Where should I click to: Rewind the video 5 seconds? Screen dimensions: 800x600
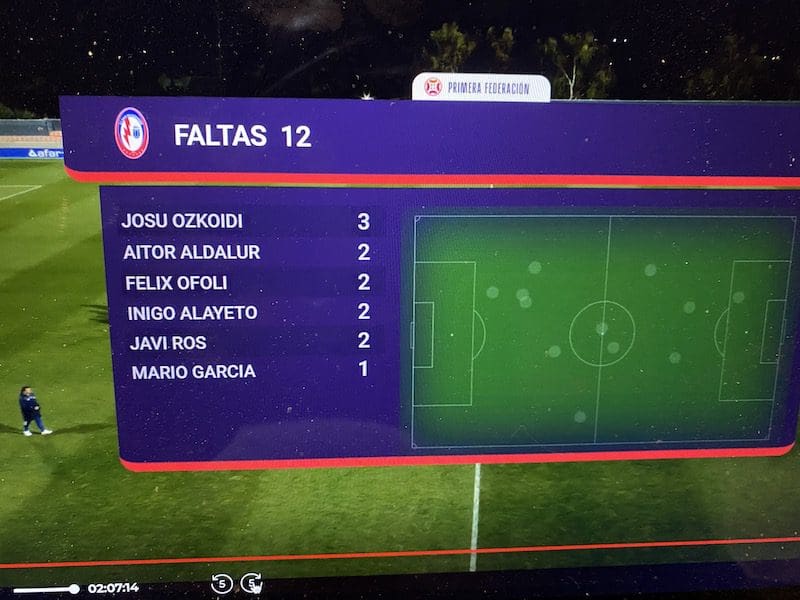pyautogui.click(x=221, y=583)
